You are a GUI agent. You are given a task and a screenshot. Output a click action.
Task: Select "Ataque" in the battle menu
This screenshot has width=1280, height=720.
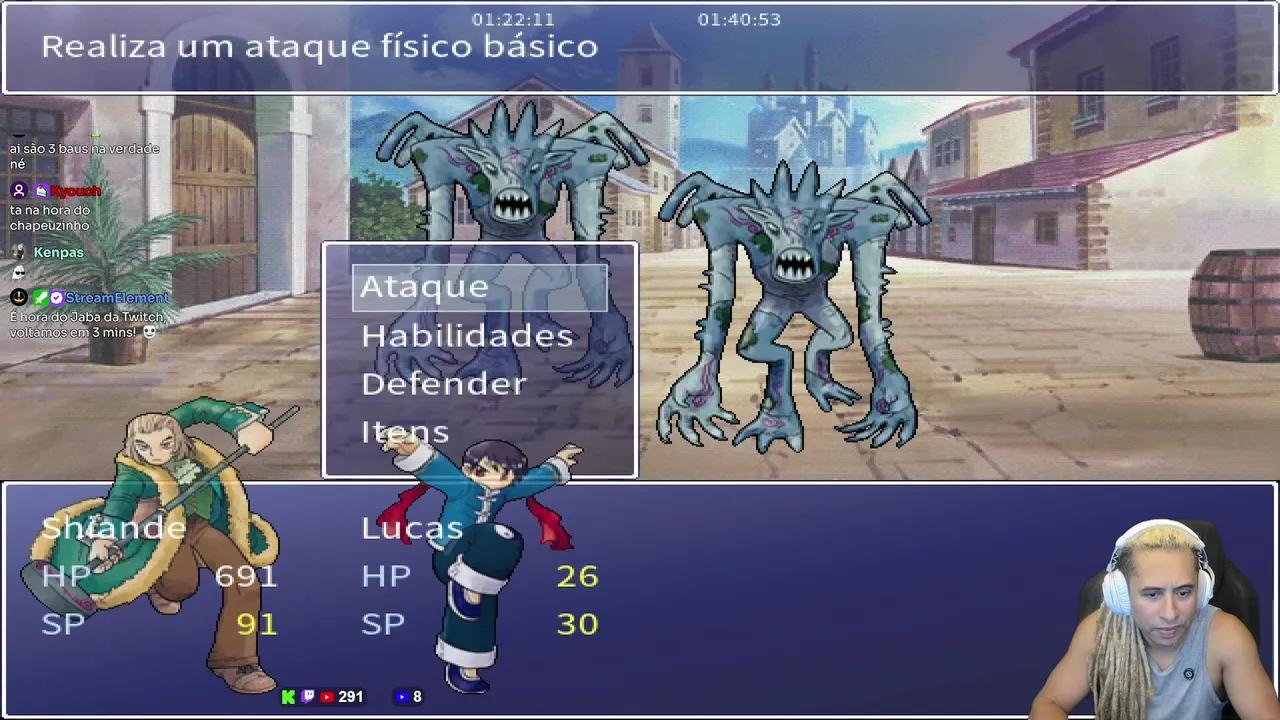424,287
